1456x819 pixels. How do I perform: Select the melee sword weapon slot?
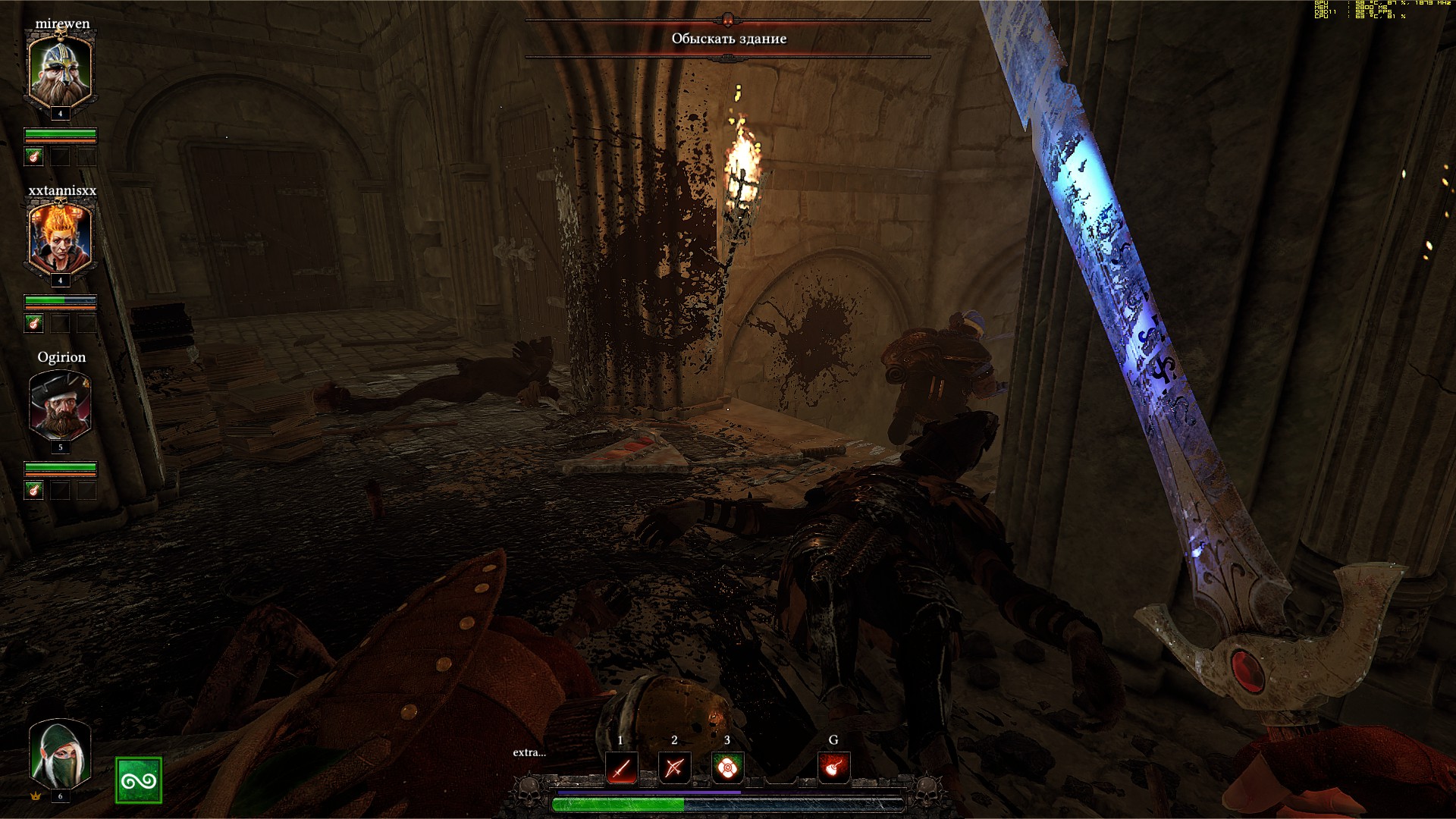(x=621, y=769)
